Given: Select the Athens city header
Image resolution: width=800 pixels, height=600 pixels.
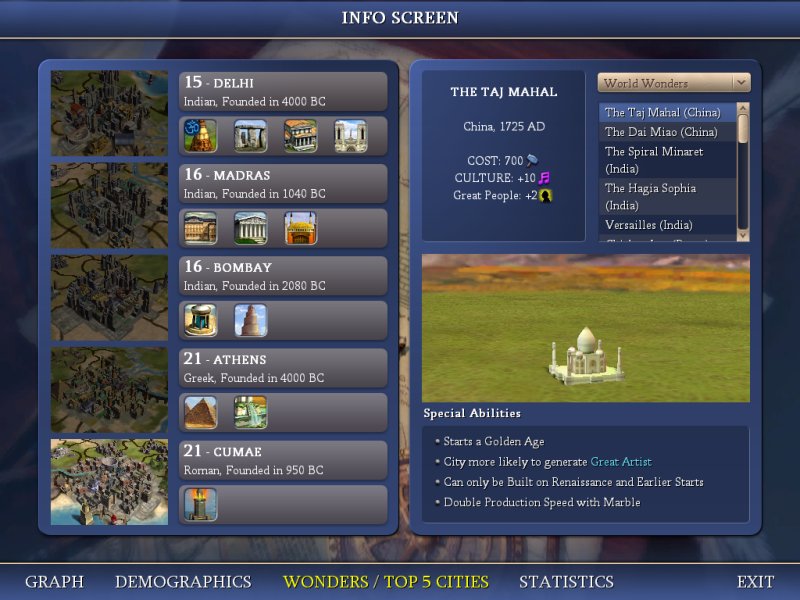Looking at the screenshot, I should tap(283, 367).
